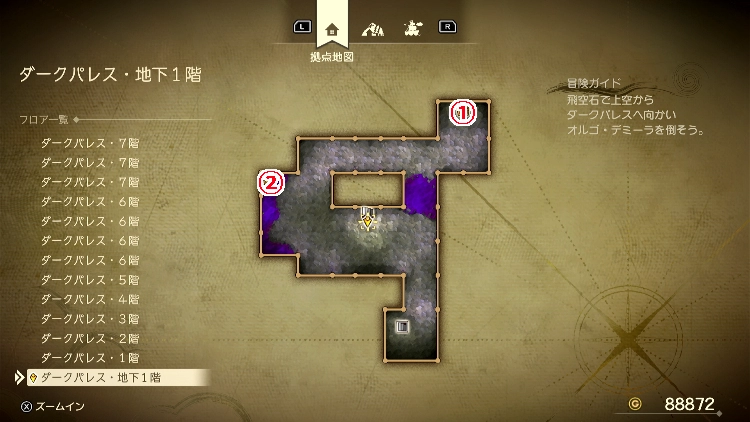750x422 pixels.
Task: Choose ダークパレス・4階 from the floor list
Action: pos(90,299)
